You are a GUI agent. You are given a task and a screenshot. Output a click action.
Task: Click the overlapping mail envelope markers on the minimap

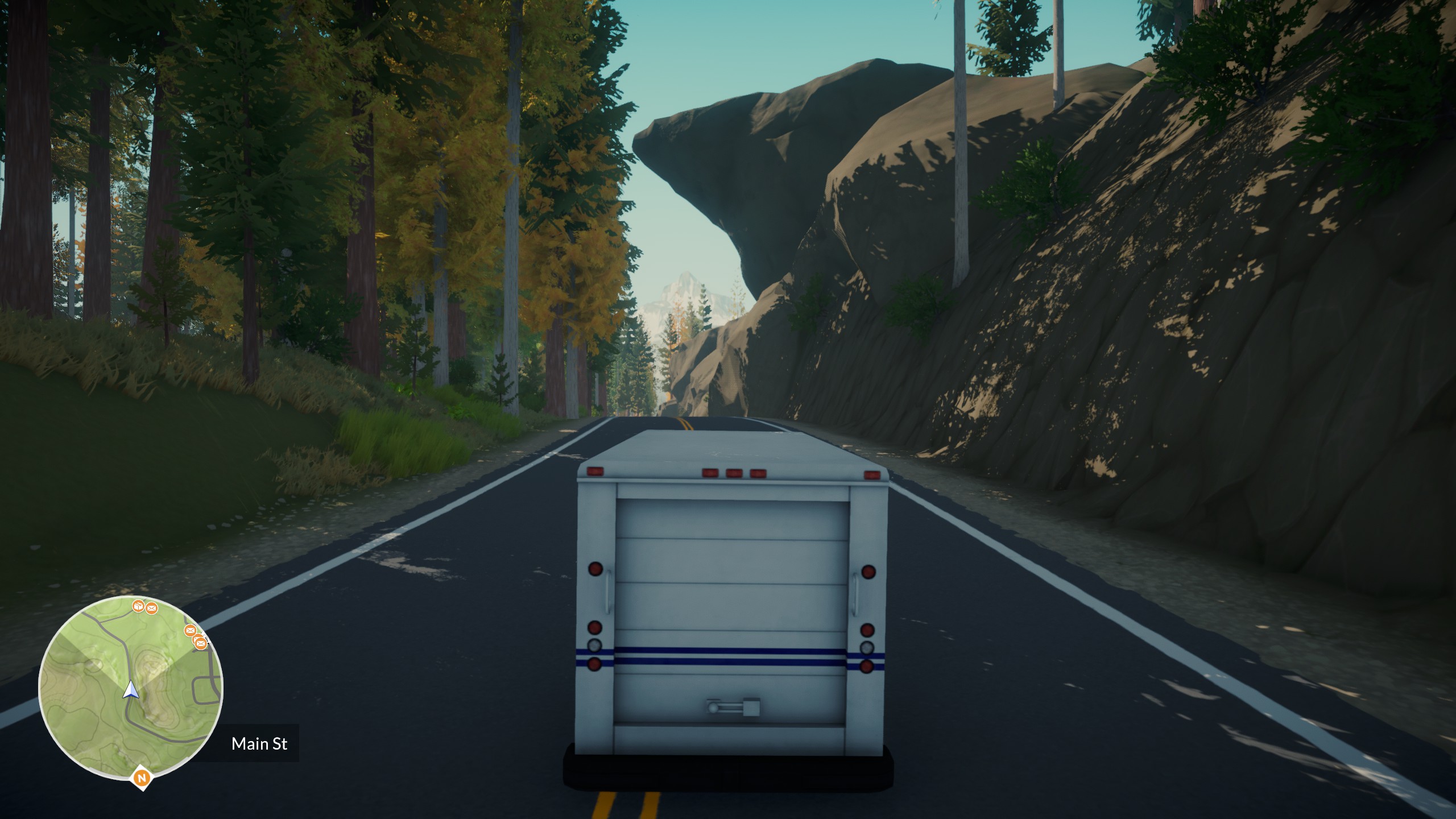(199, 642)
